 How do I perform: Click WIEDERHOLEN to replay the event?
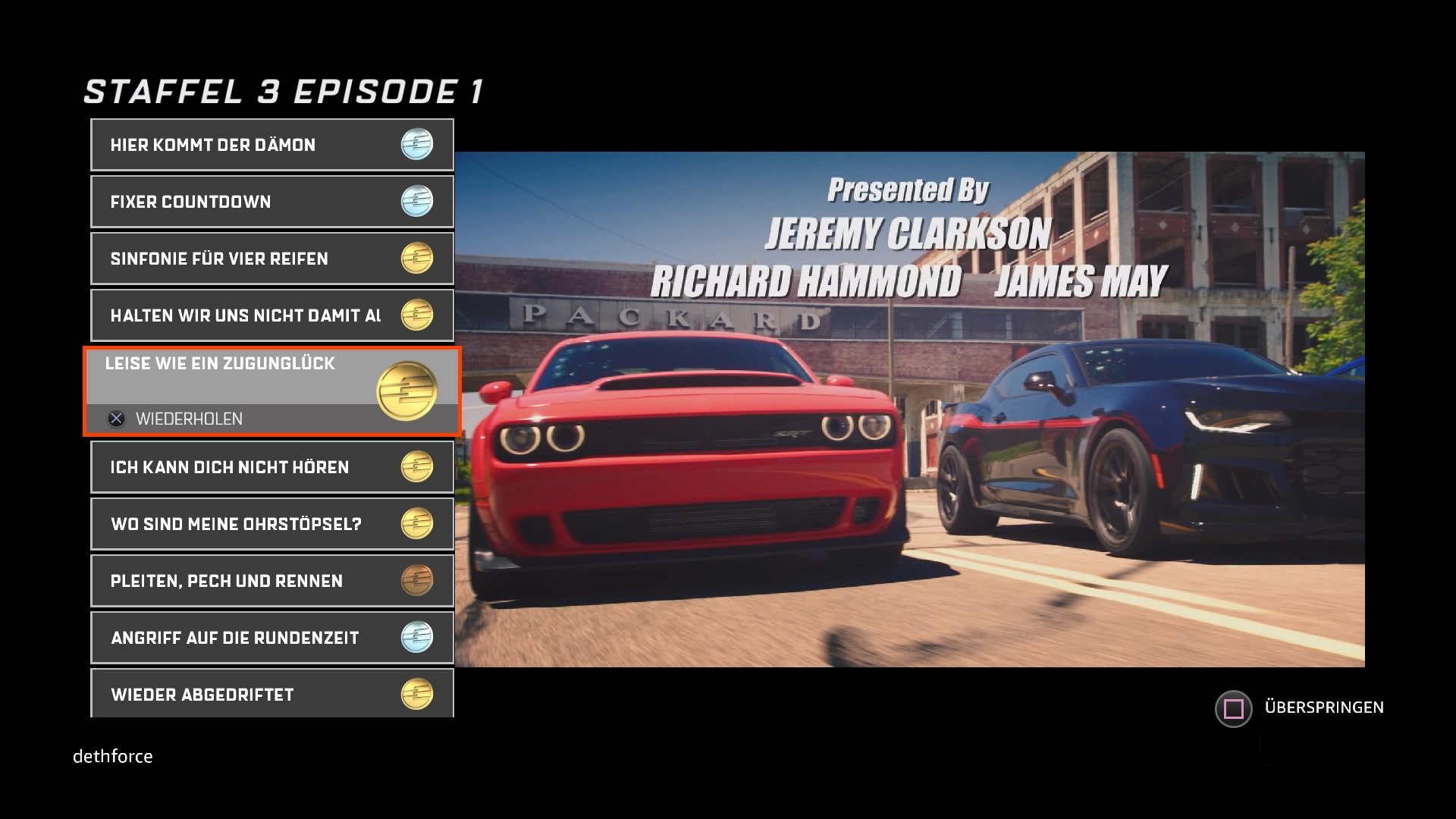[189, 418]
